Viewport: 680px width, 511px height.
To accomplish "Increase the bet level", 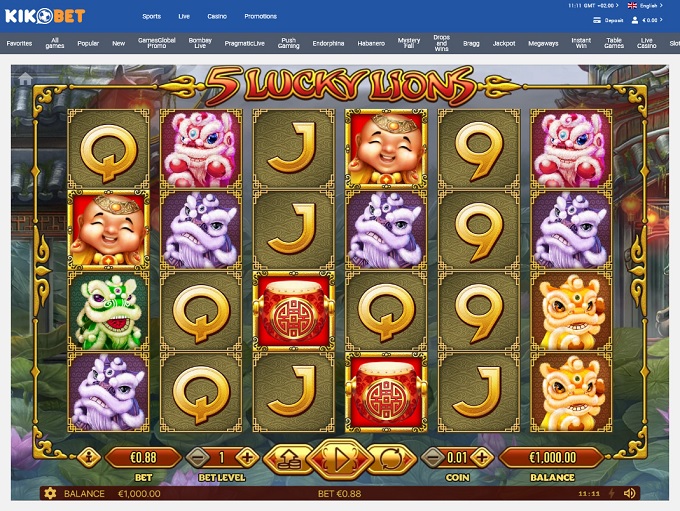I will point(248,458).
